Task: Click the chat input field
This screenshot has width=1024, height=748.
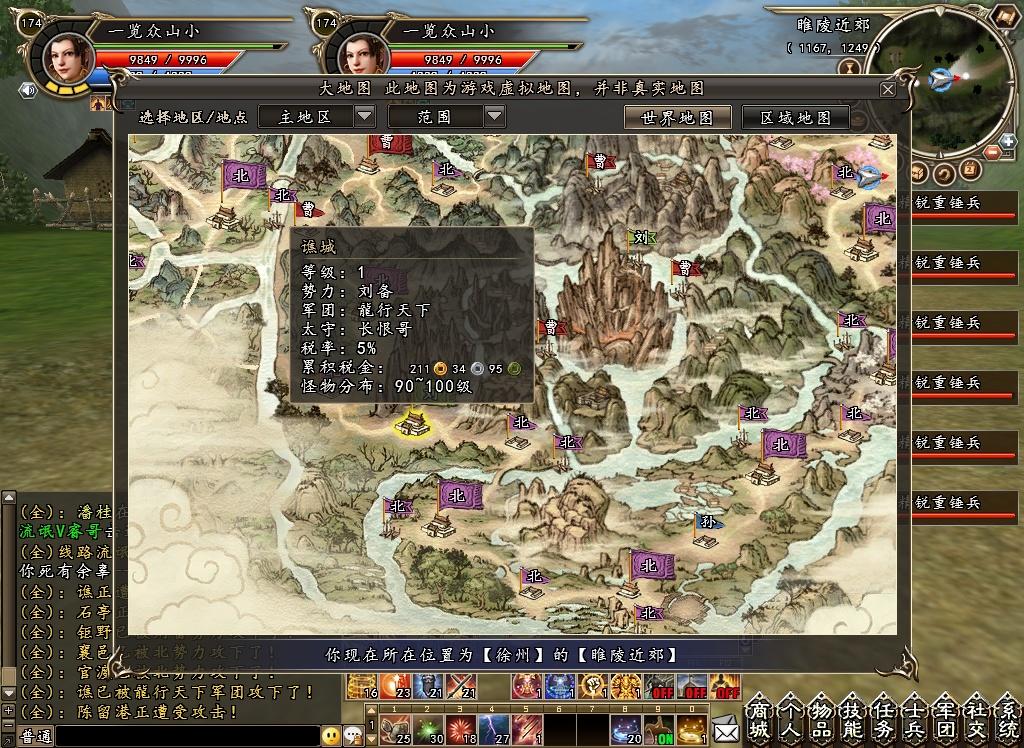Action: coord(185,736)
